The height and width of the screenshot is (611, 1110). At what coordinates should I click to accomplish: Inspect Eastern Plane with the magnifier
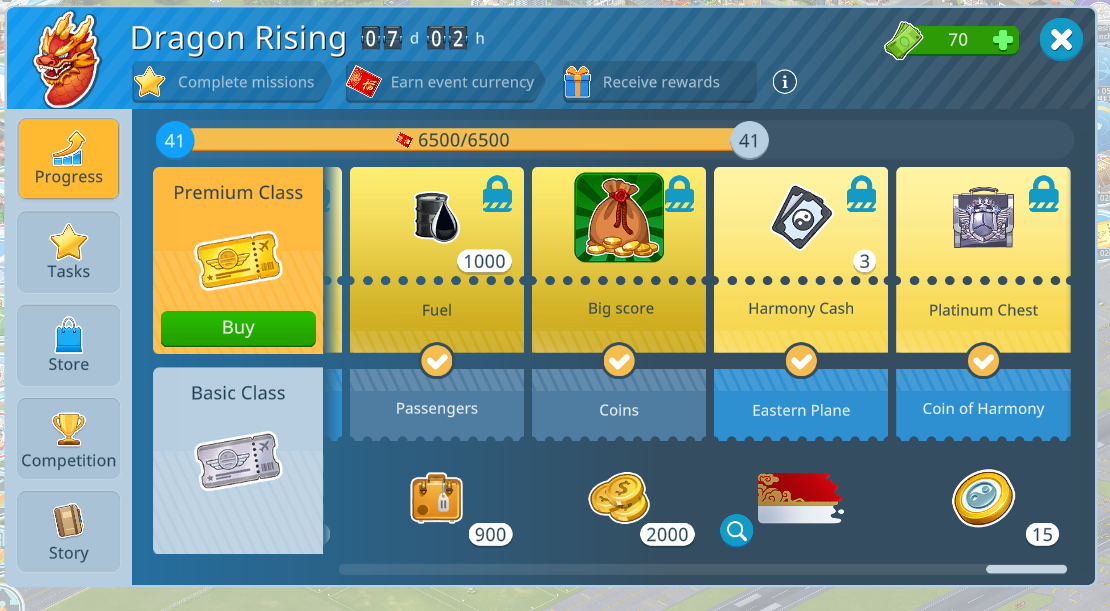[736, 531]
